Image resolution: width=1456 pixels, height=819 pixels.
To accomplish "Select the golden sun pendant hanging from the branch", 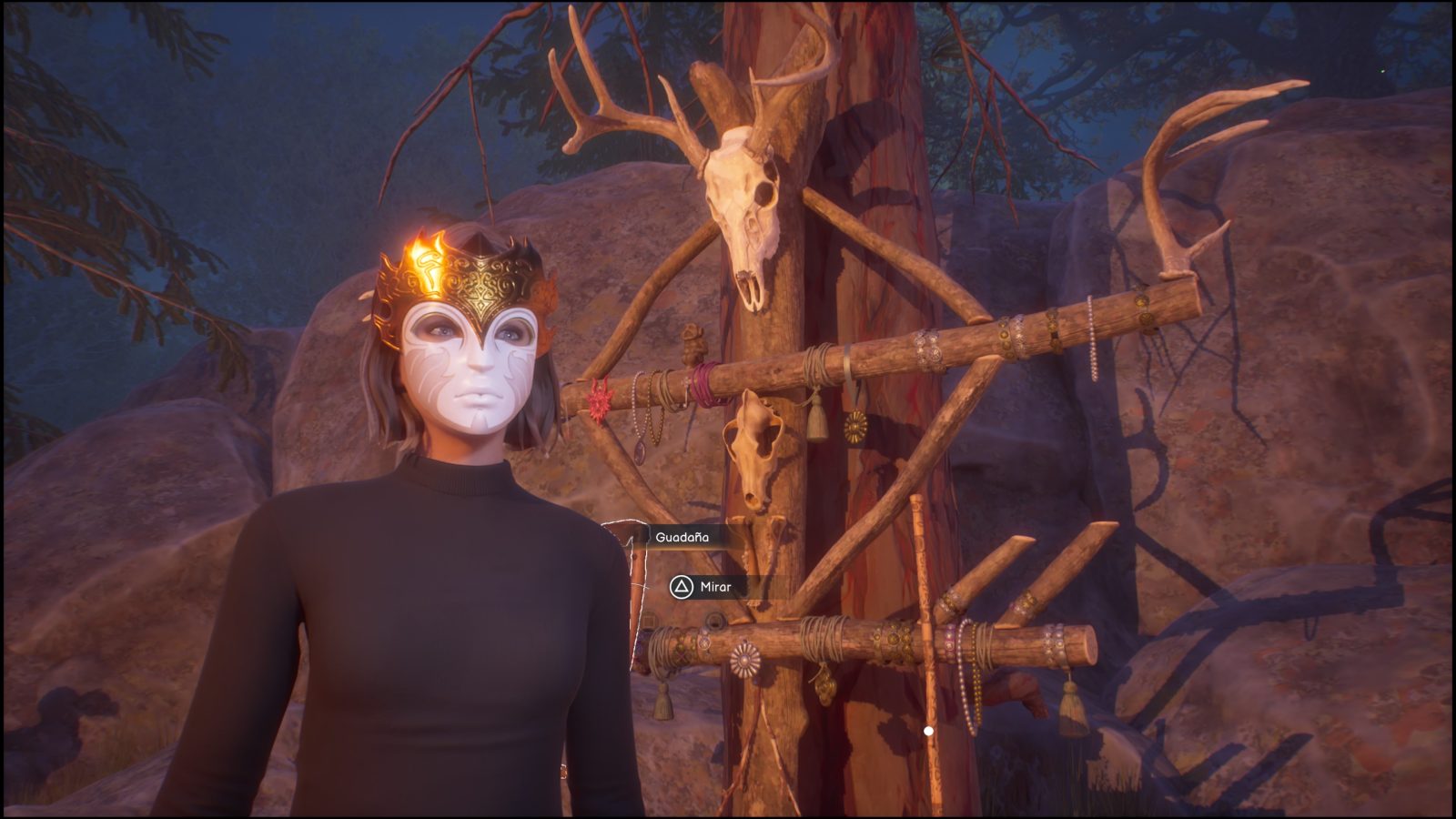I will [x=854, y=426].
